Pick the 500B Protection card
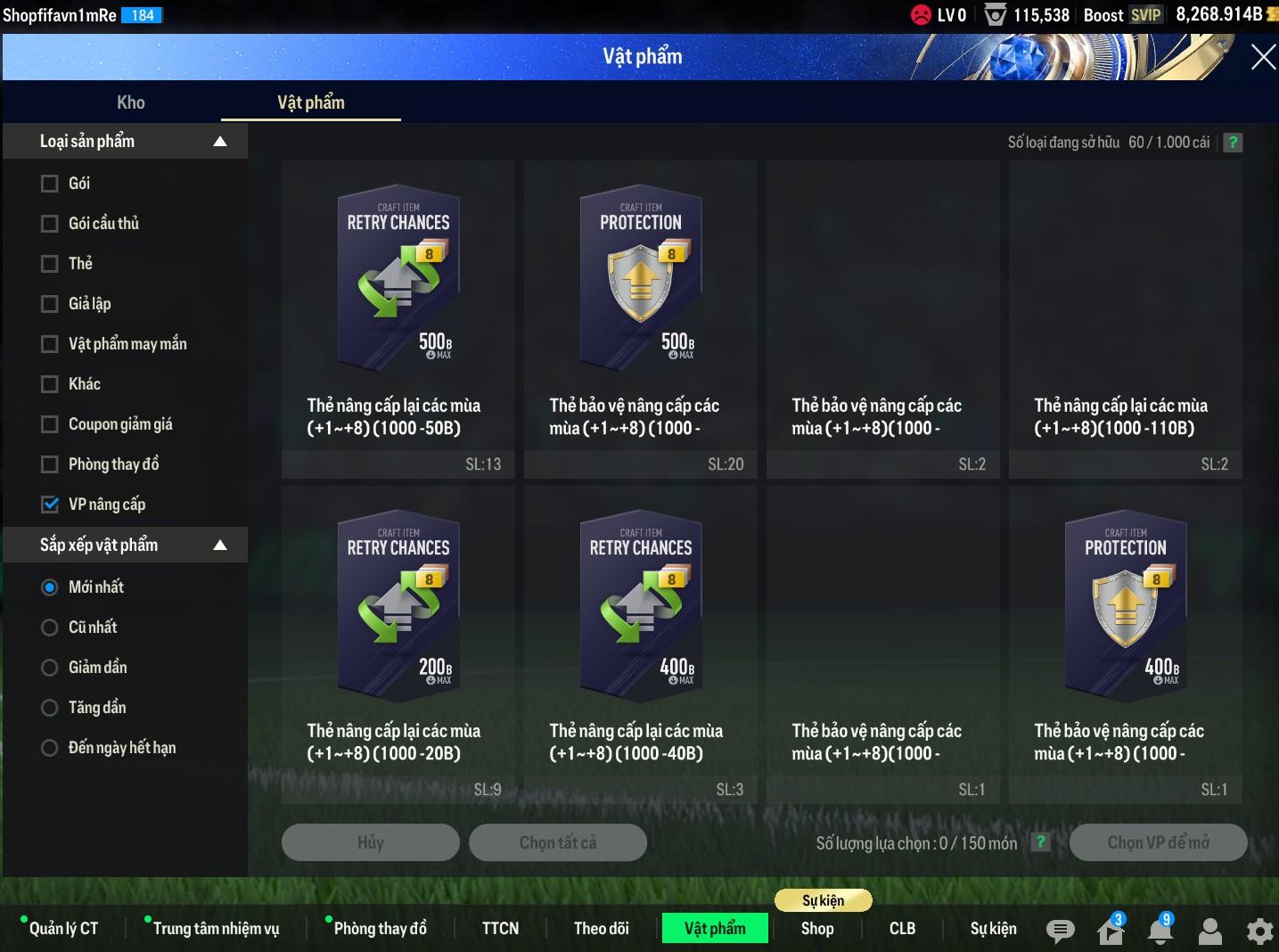1279x952 pixels. pos(641,281)
